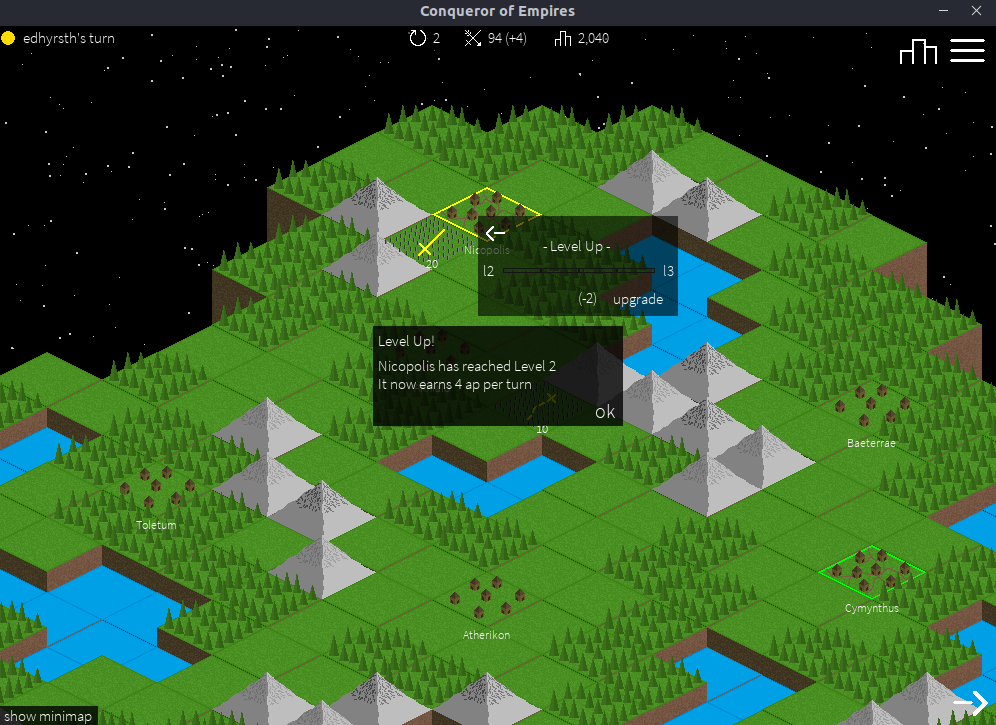
Task: End turn with the arrow button
Action: pyautogui.click(x=969, y=703)
